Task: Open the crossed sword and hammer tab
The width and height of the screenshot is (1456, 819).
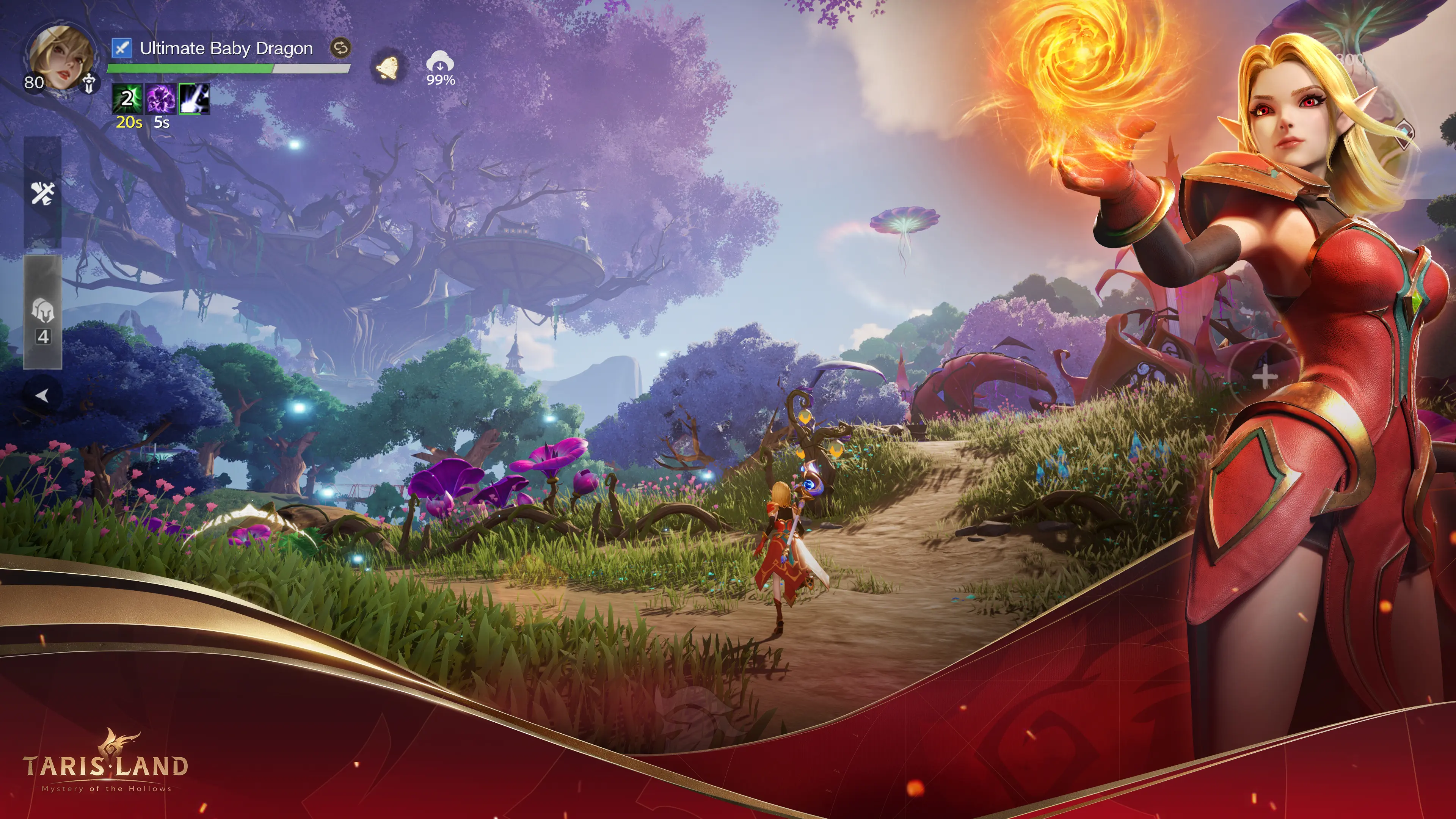Action: (x=42, y=193)
